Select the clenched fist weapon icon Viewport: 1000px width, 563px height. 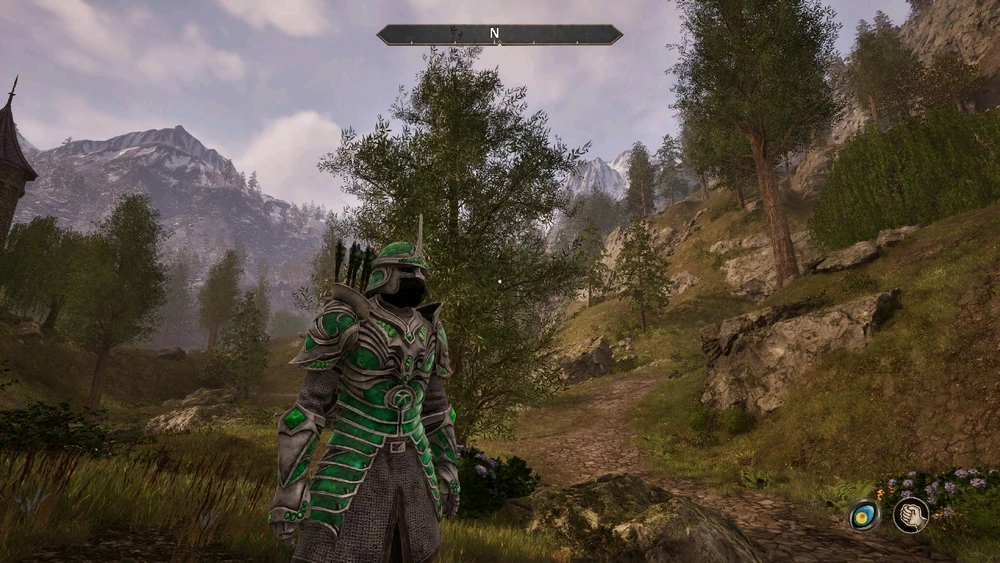pyautogui.click(x=910, y=515)
